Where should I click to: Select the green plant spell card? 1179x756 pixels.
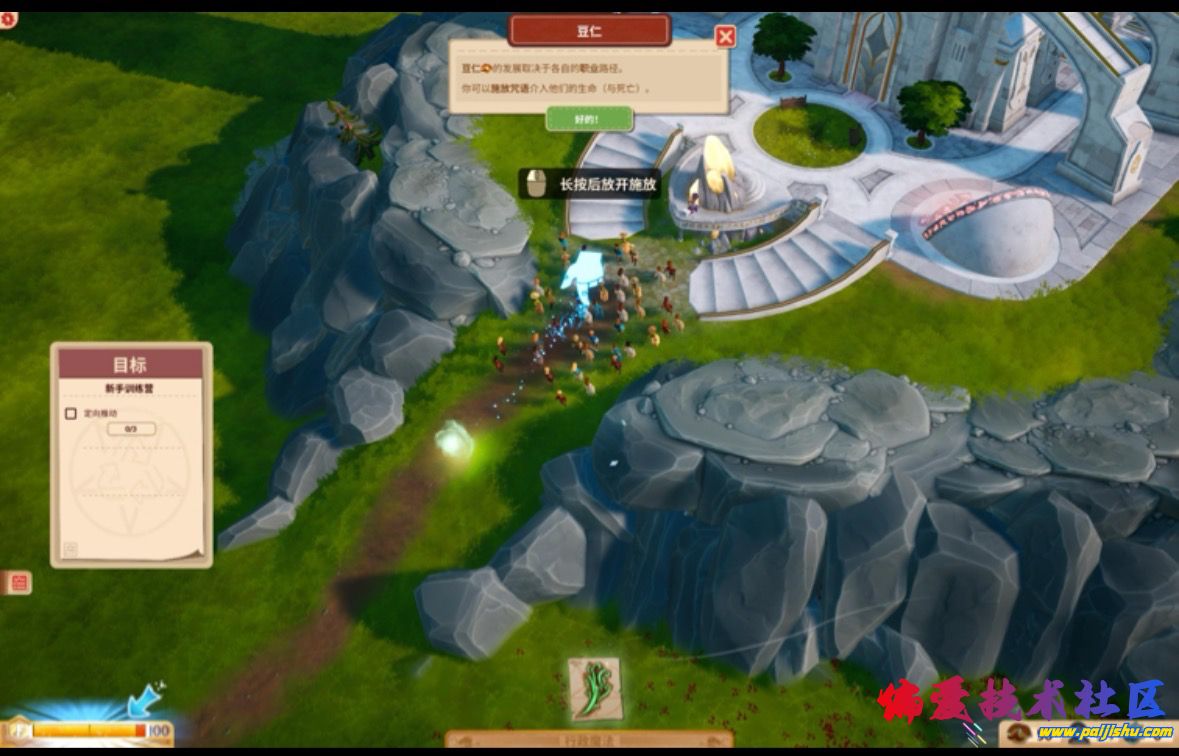click(596, 689)
